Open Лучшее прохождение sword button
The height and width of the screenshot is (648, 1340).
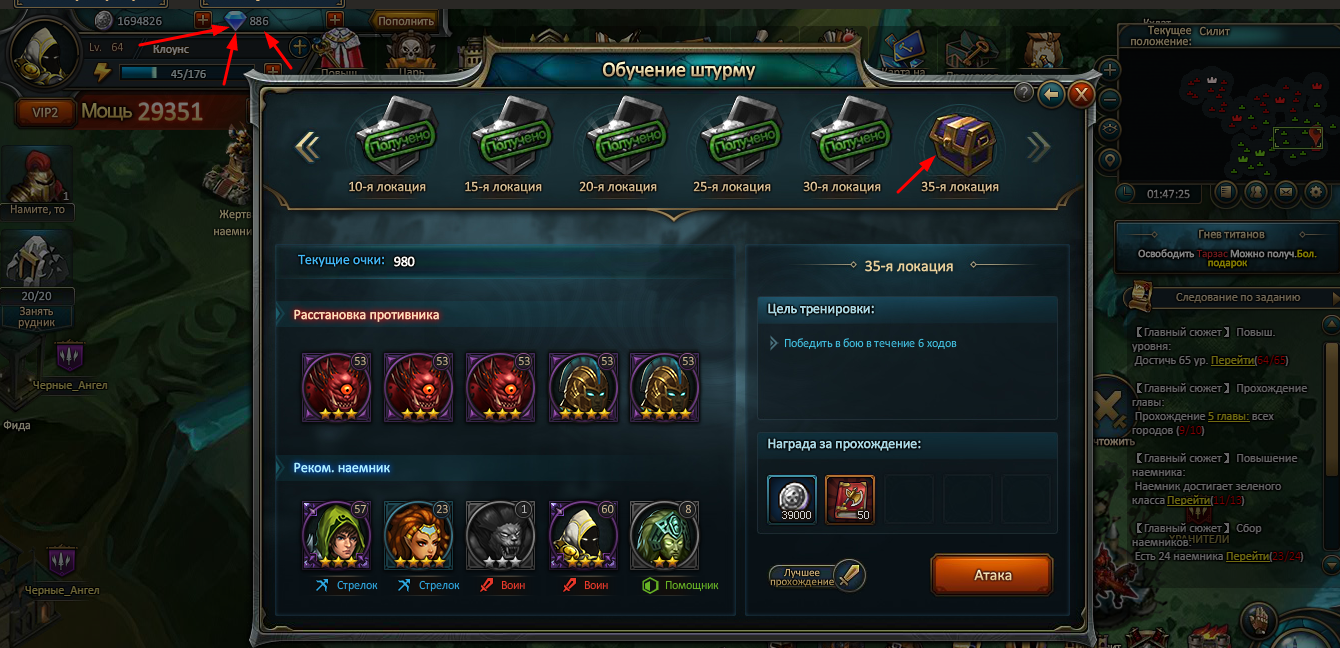(849, 575)
